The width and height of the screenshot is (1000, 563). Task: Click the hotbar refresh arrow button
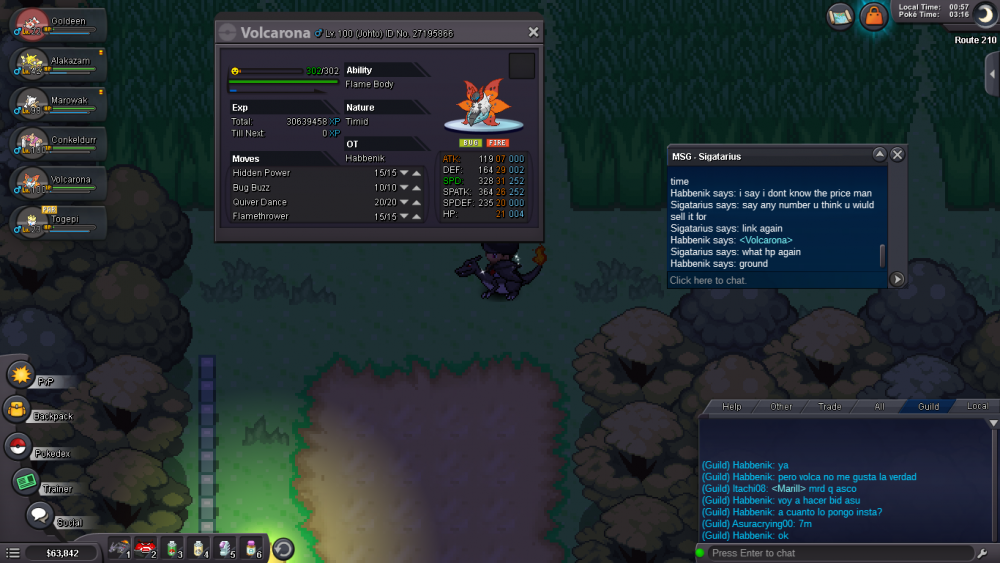pyautogui.click(x=283, y=548)
